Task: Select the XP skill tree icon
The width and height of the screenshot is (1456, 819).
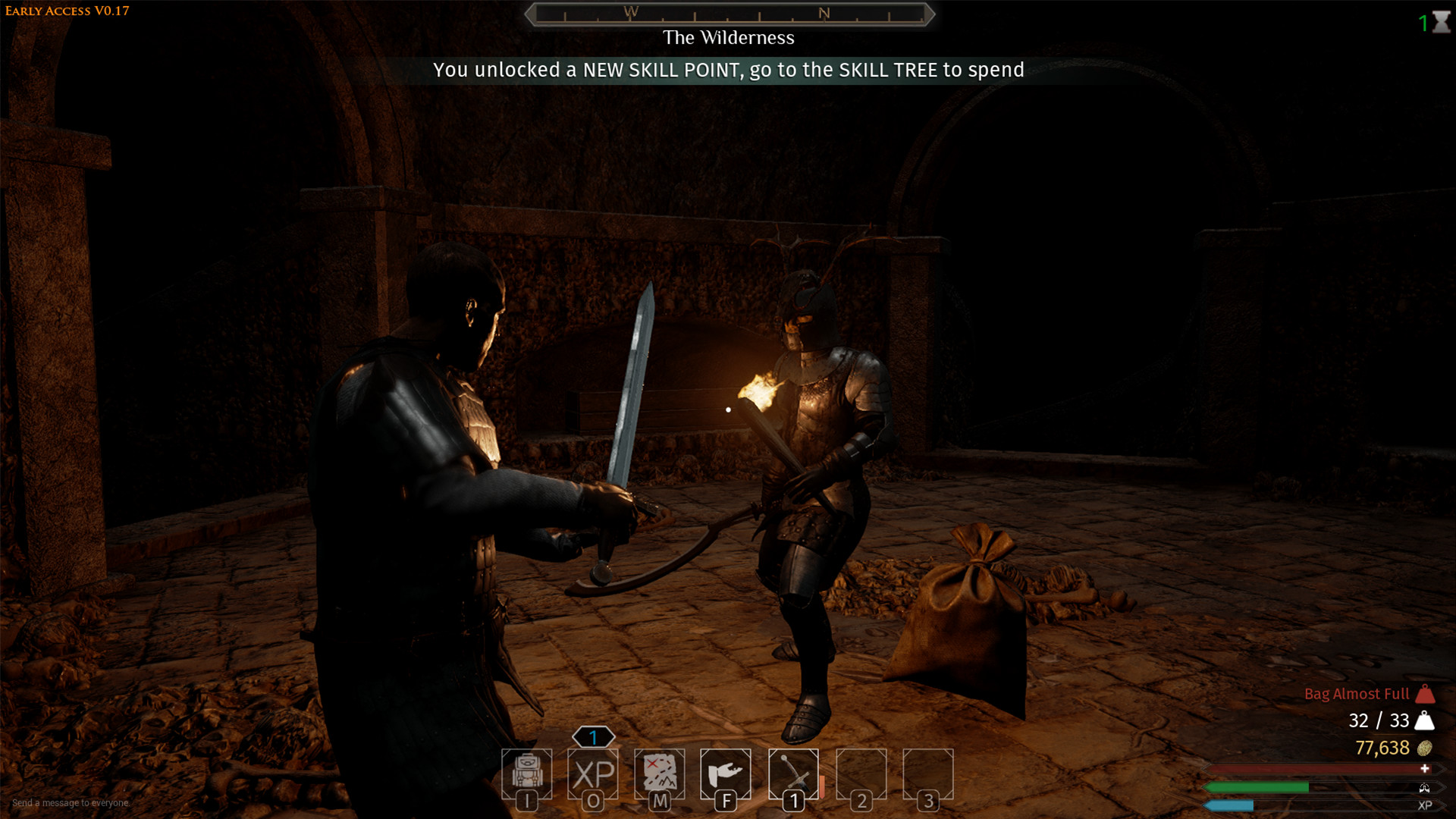Action: point(595,775)
